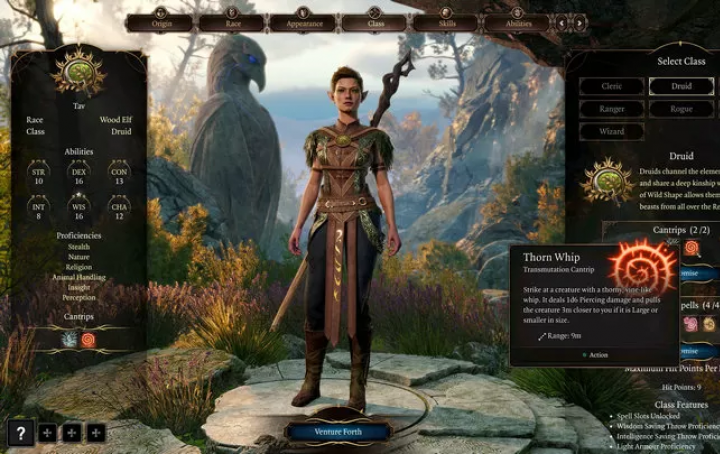Click the Thorn Whip icon under Cantrips (2/2)
720x454 pixels.
point(691,248)
